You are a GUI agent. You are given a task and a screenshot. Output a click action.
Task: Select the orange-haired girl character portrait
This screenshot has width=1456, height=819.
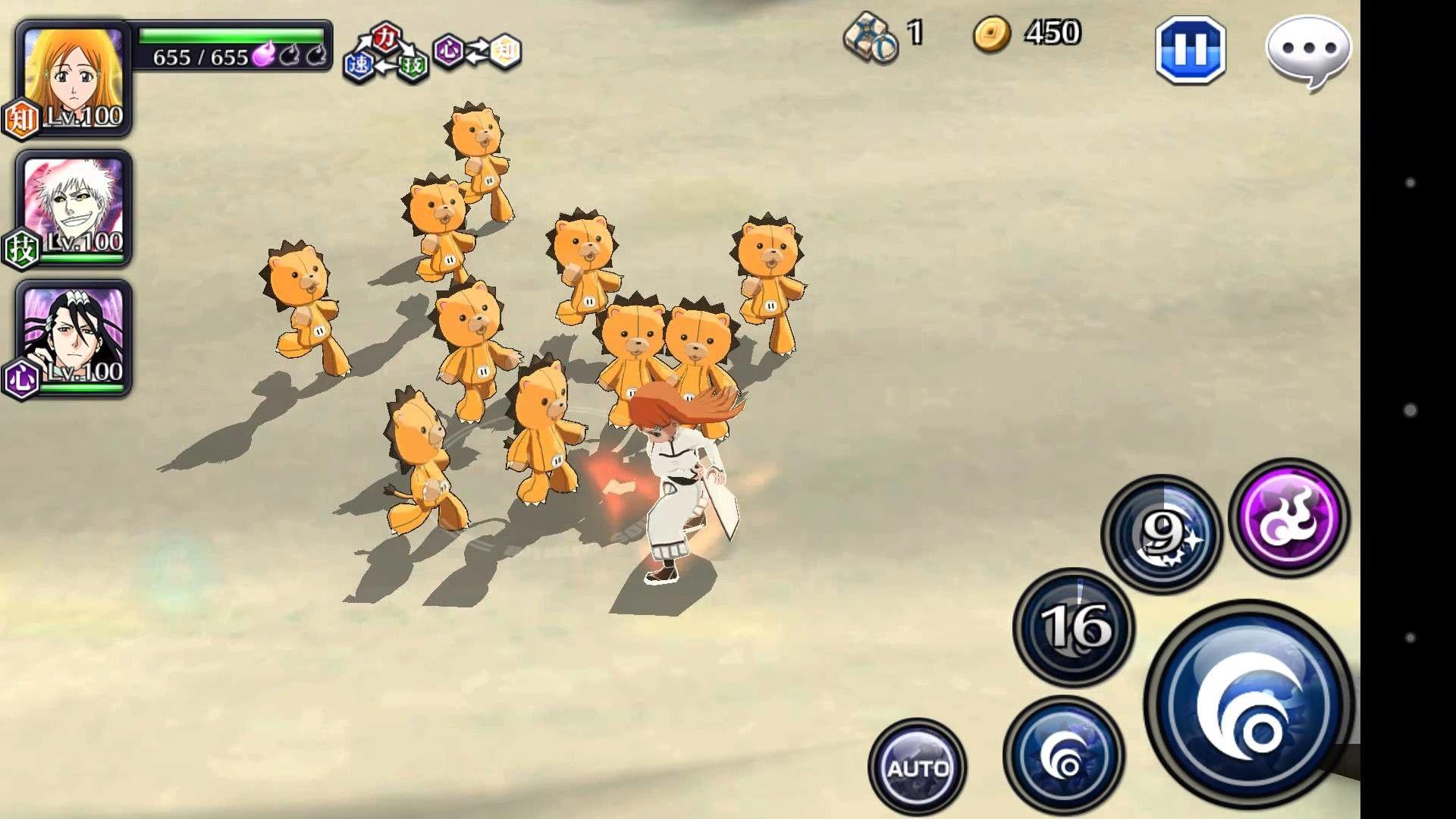pos(74,77)
